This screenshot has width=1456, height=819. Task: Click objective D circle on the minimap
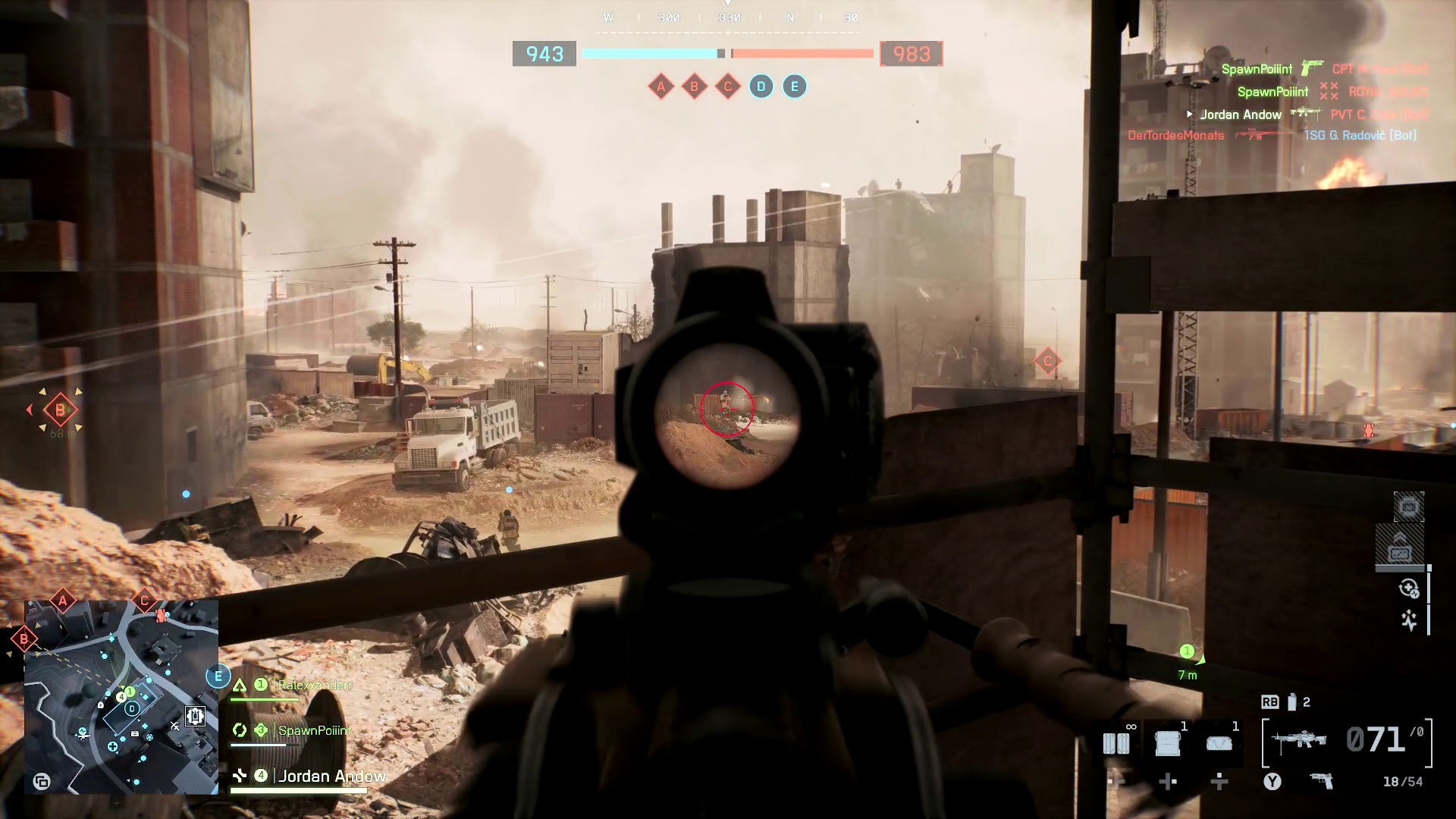[132, 709]
